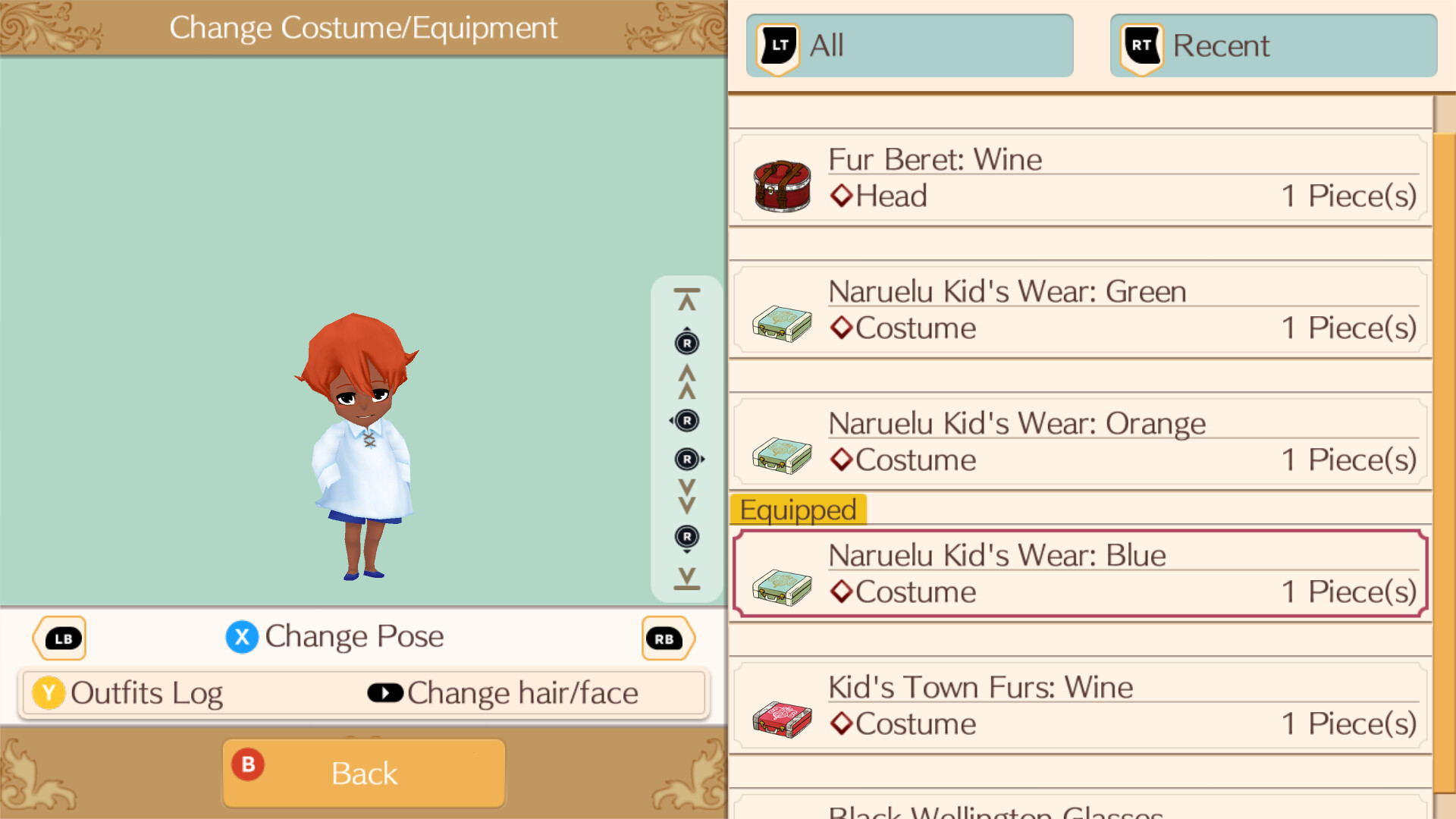Click the d-pad icon beside Change hair/face

pos(385,692)
